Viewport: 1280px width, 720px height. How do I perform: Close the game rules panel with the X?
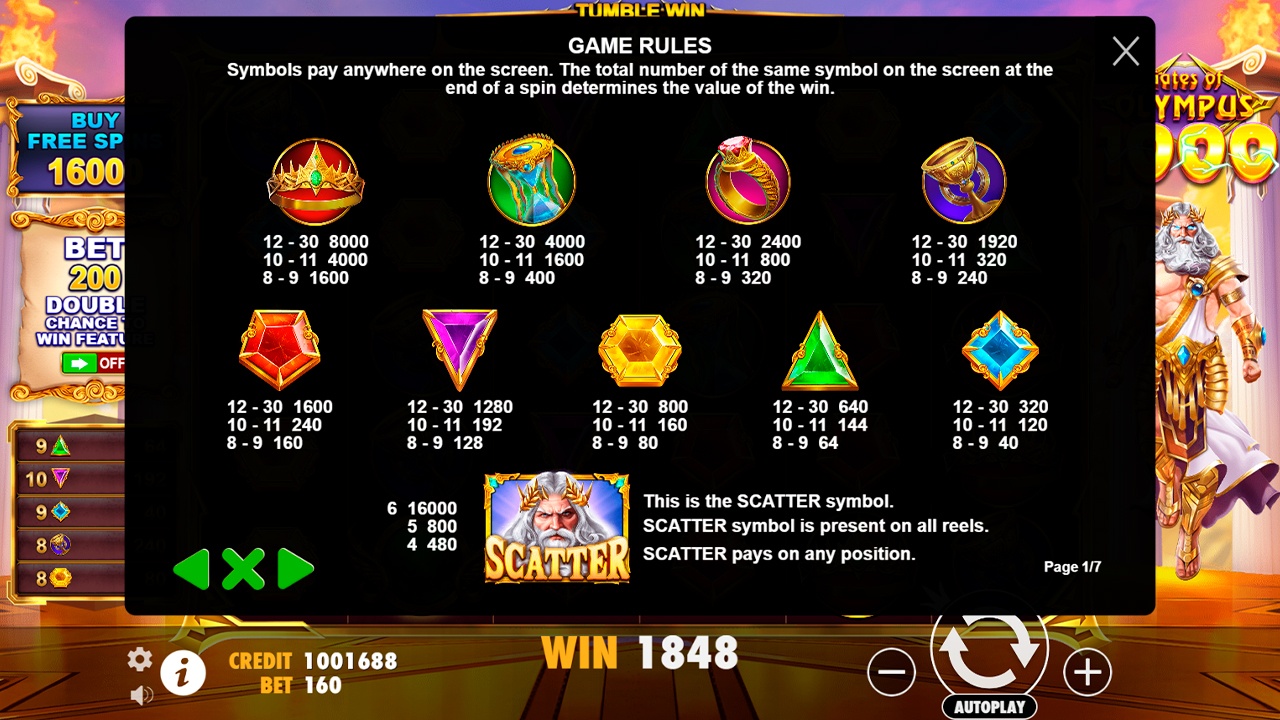(x=1125, y=52)
